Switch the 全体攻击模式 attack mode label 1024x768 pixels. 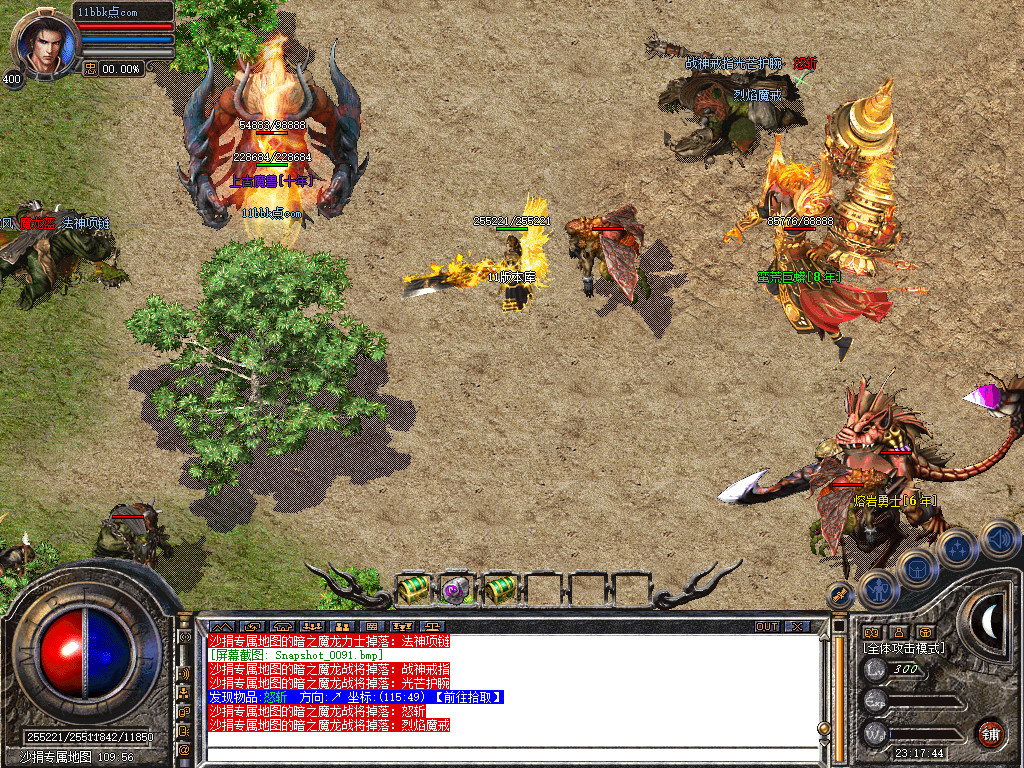pos(904,648)
